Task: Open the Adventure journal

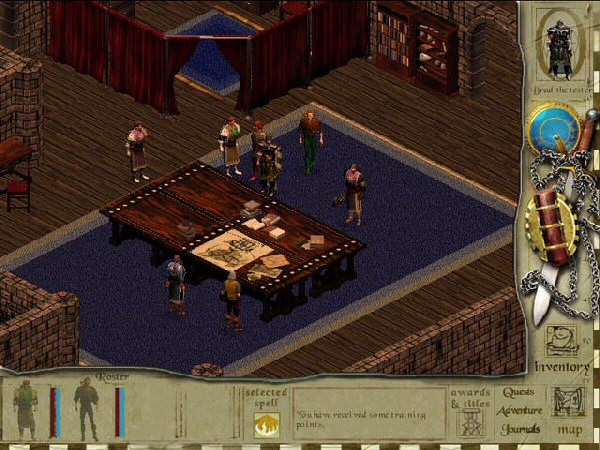Action: (x=519, y=411)
